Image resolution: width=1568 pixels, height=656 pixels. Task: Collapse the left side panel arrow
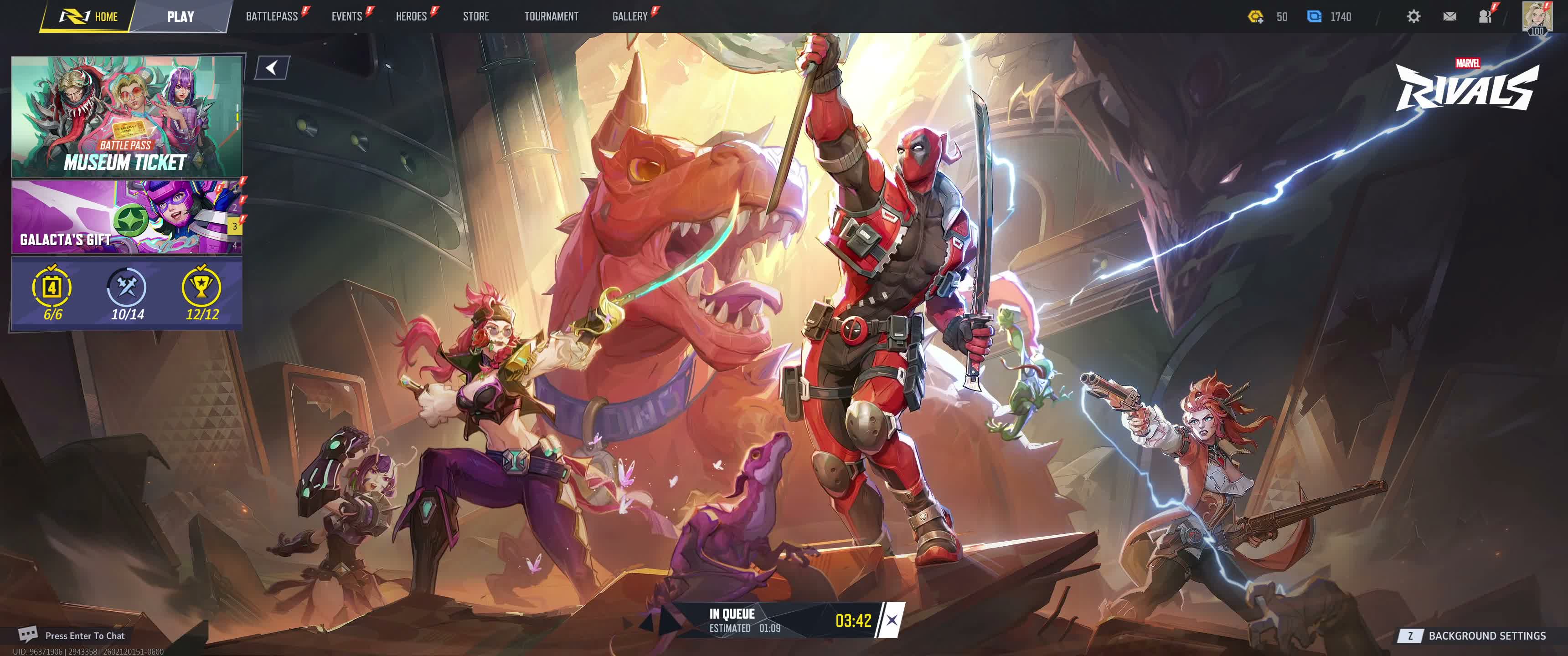click(272, 67)
